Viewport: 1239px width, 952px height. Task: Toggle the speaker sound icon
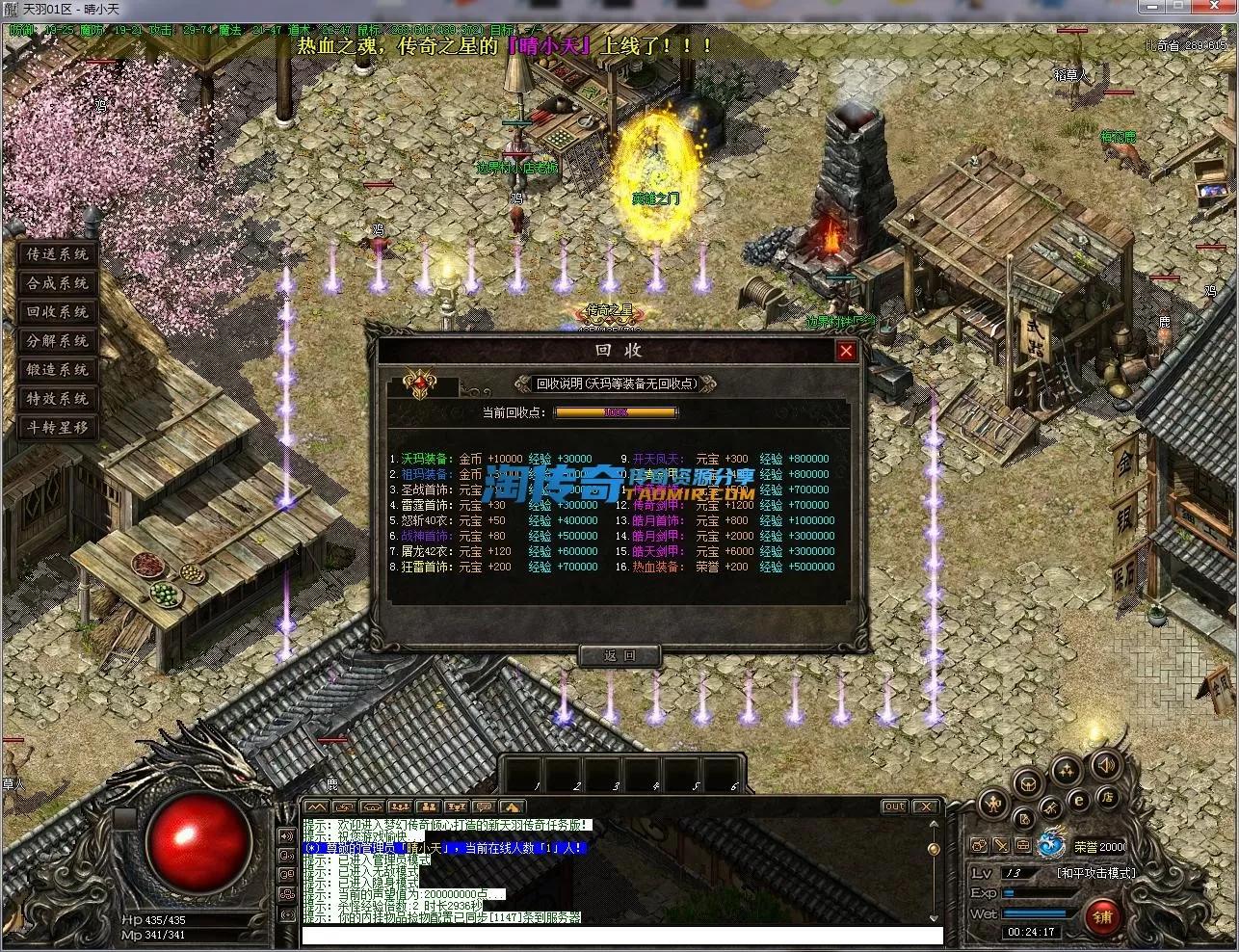(x=1104, y=767)
